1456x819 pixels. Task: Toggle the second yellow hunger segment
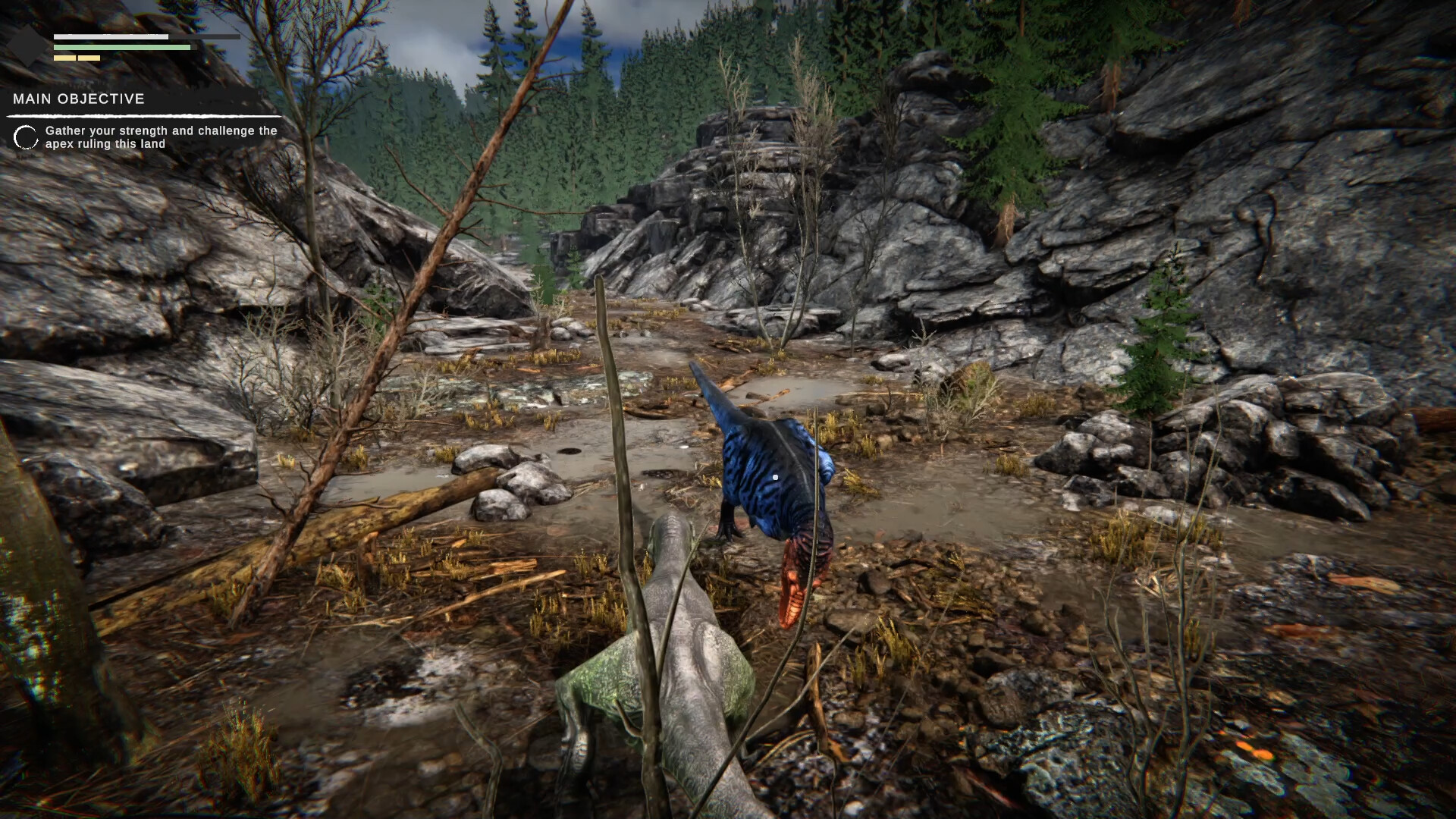[x=89, y=58]
